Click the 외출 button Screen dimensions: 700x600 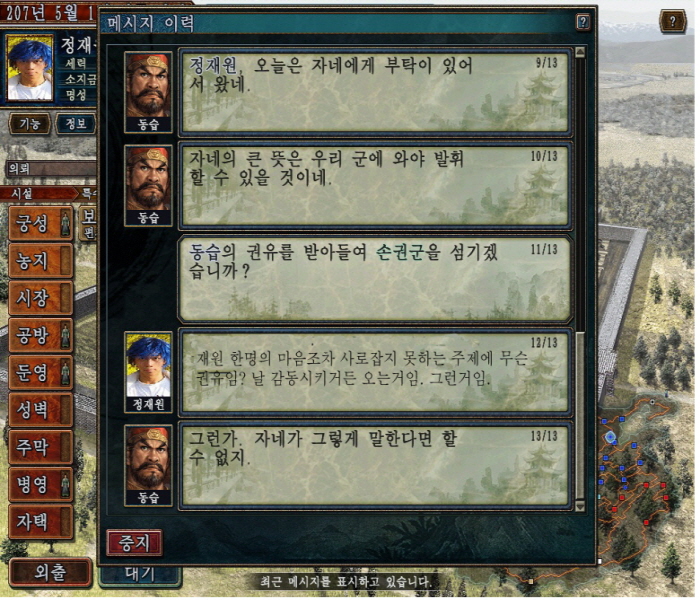pos(50,573)
